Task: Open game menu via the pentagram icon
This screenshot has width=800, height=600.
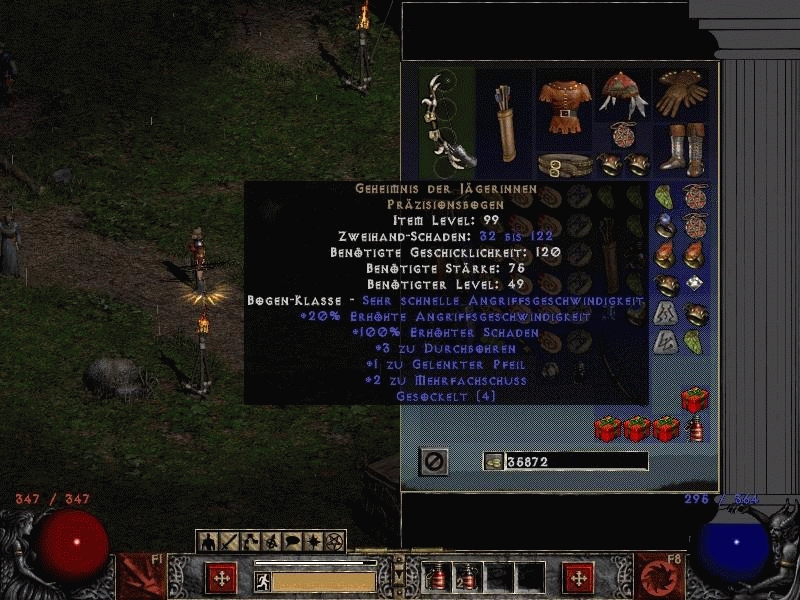Action: point(335,542)
